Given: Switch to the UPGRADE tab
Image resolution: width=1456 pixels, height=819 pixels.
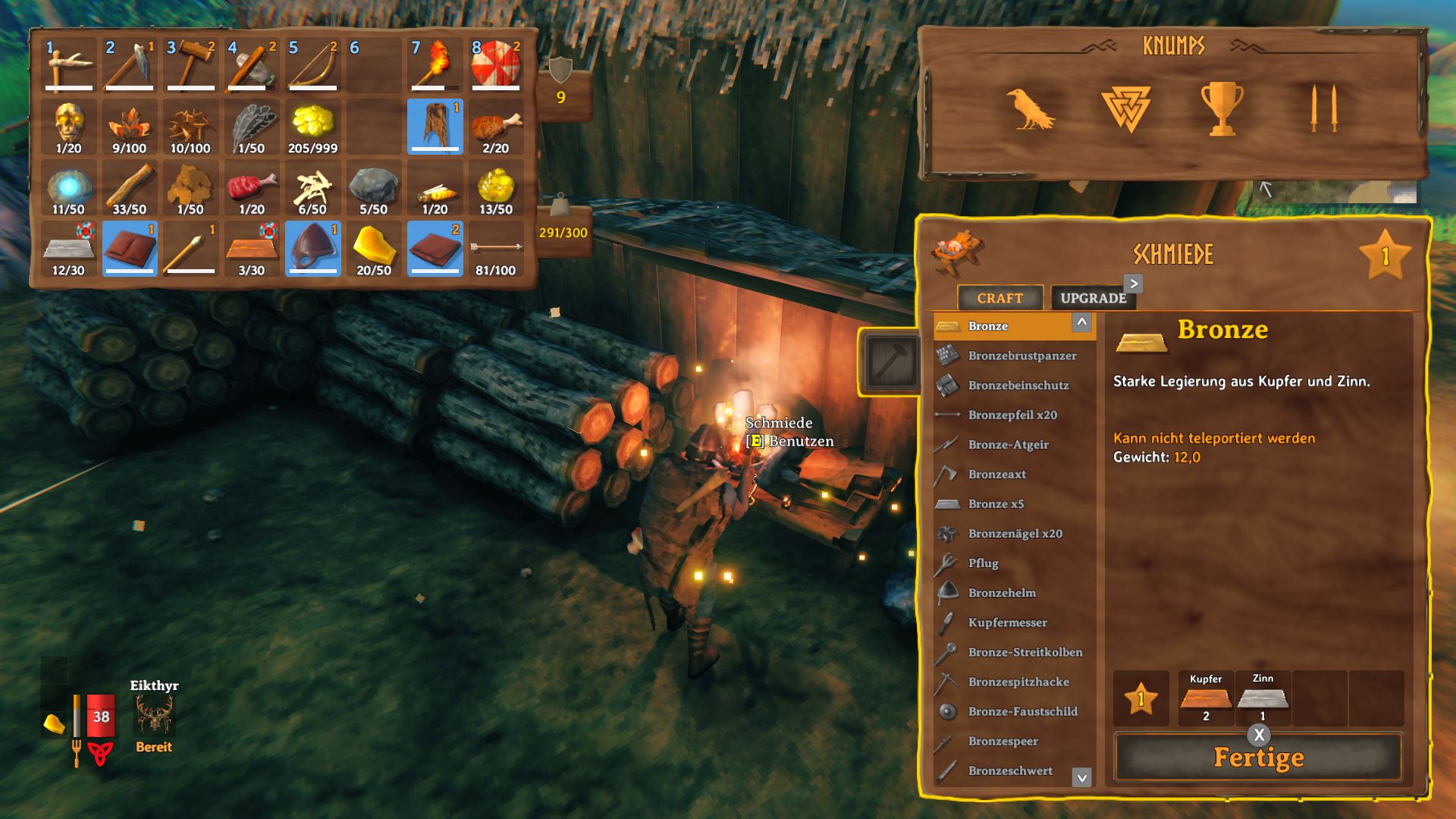Looking at the screenshot, I should pyautogui.click(x=1092, y=298).
